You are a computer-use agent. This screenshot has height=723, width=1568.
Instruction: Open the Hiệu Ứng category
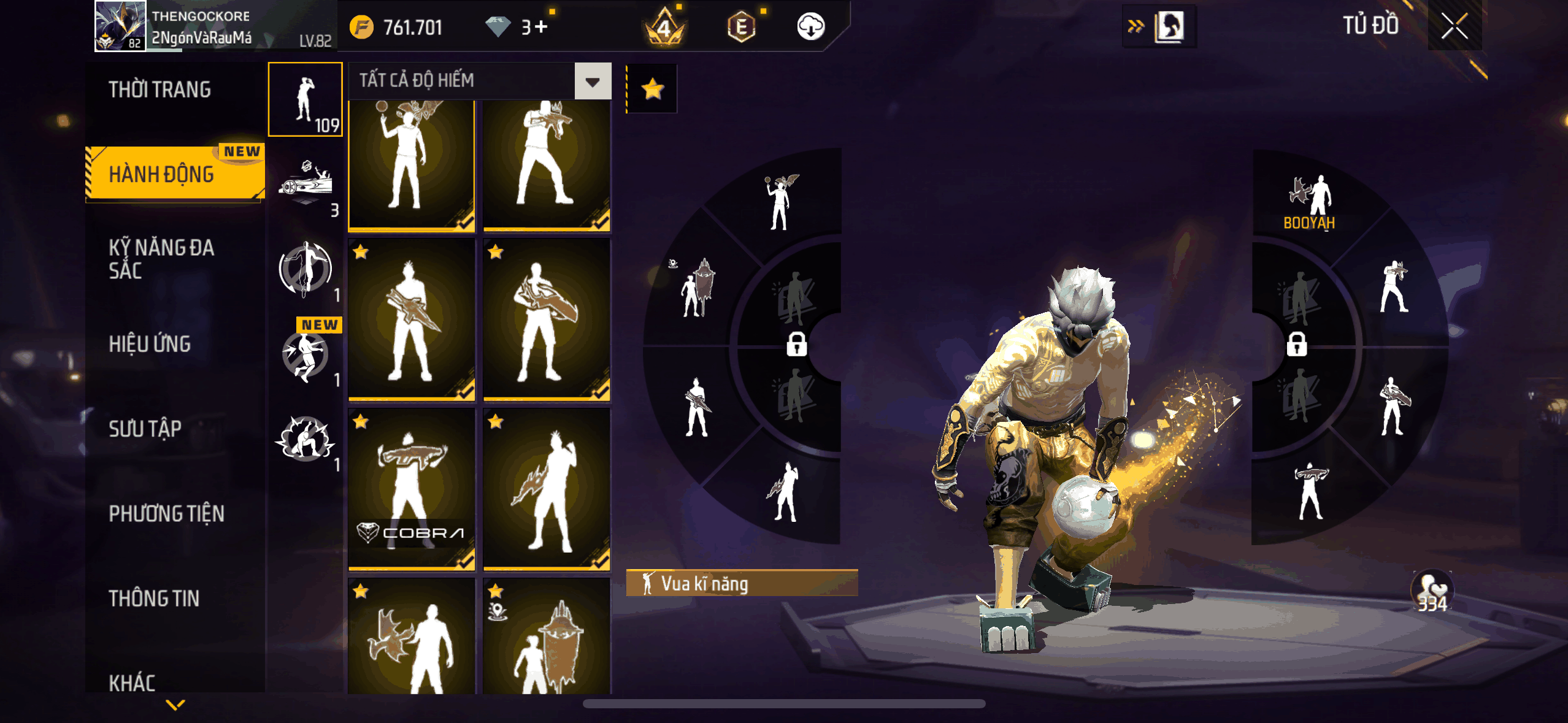pyautogui.click(x=150, y=344)
